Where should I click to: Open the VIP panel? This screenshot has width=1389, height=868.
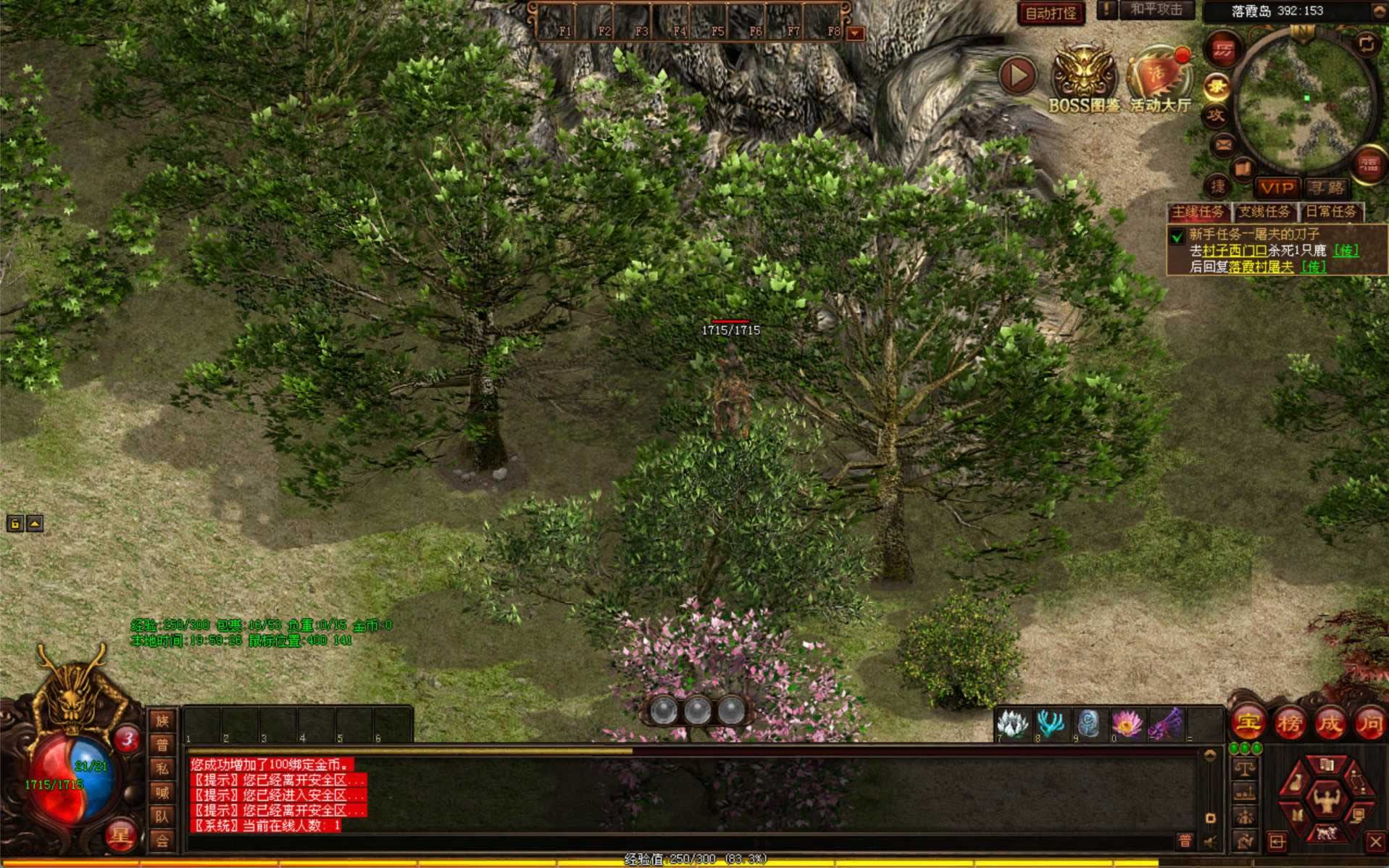(x=1277, y=188)
